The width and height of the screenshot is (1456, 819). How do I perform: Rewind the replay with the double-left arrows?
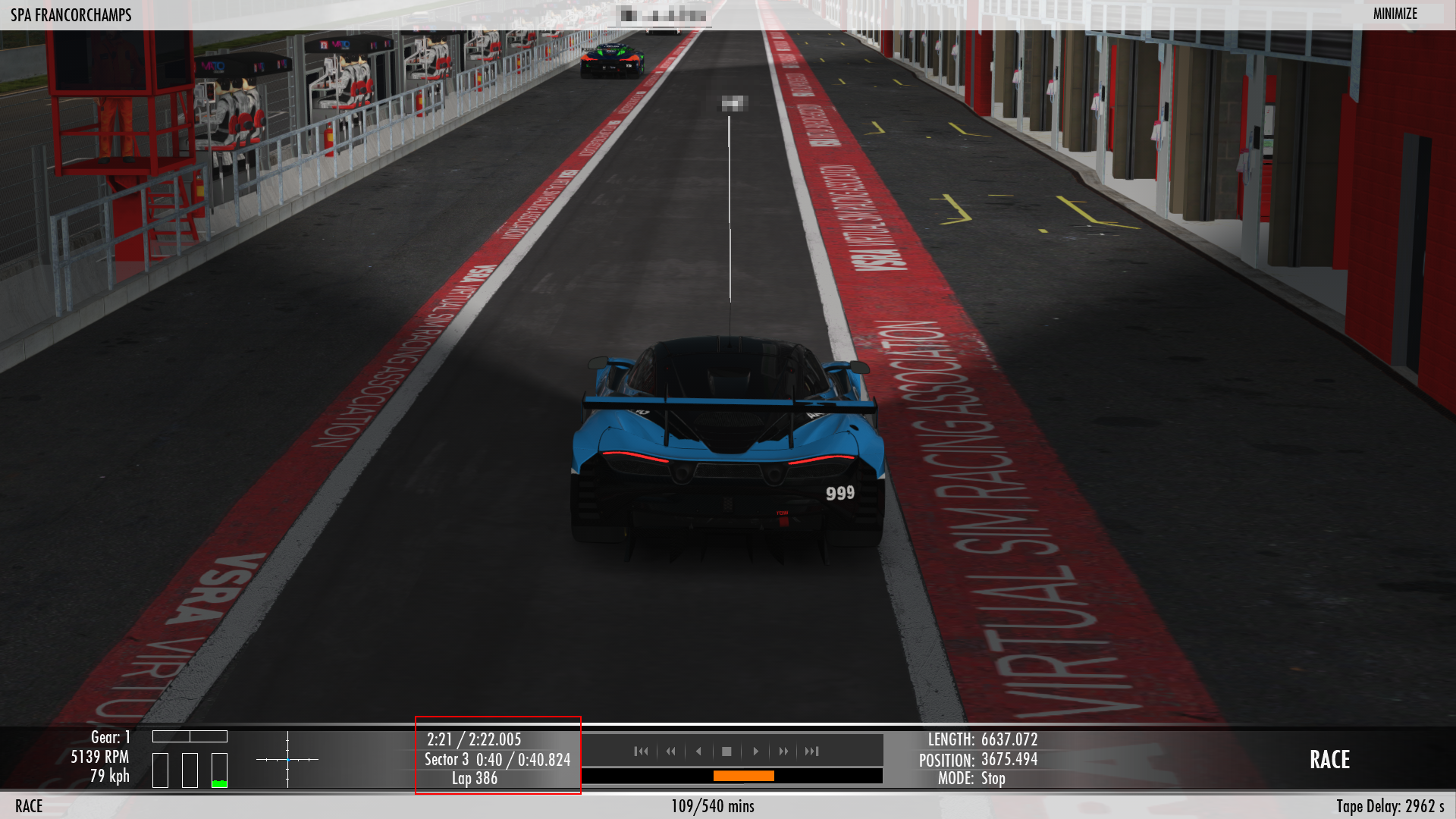pos(670,752)
